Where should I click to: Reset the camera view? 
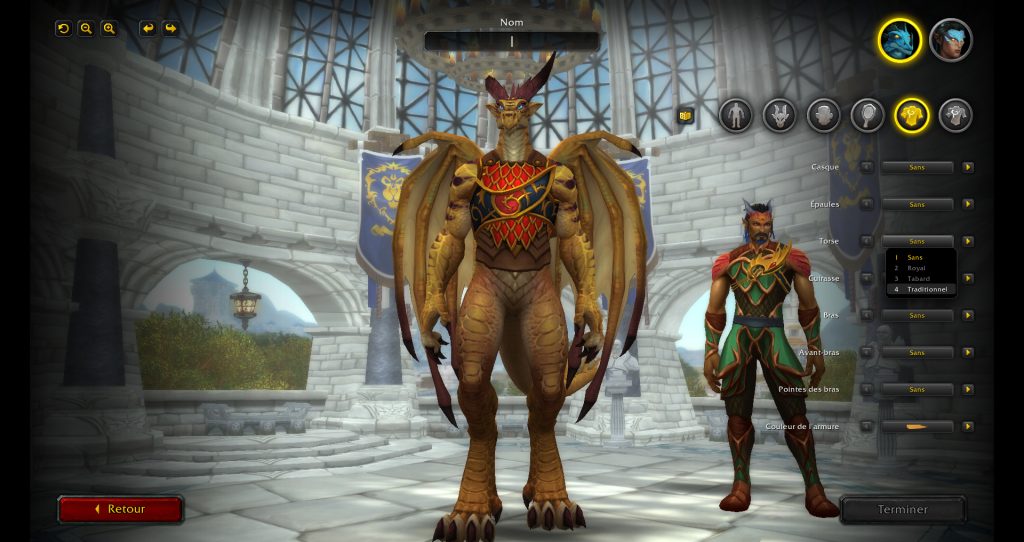63,28
